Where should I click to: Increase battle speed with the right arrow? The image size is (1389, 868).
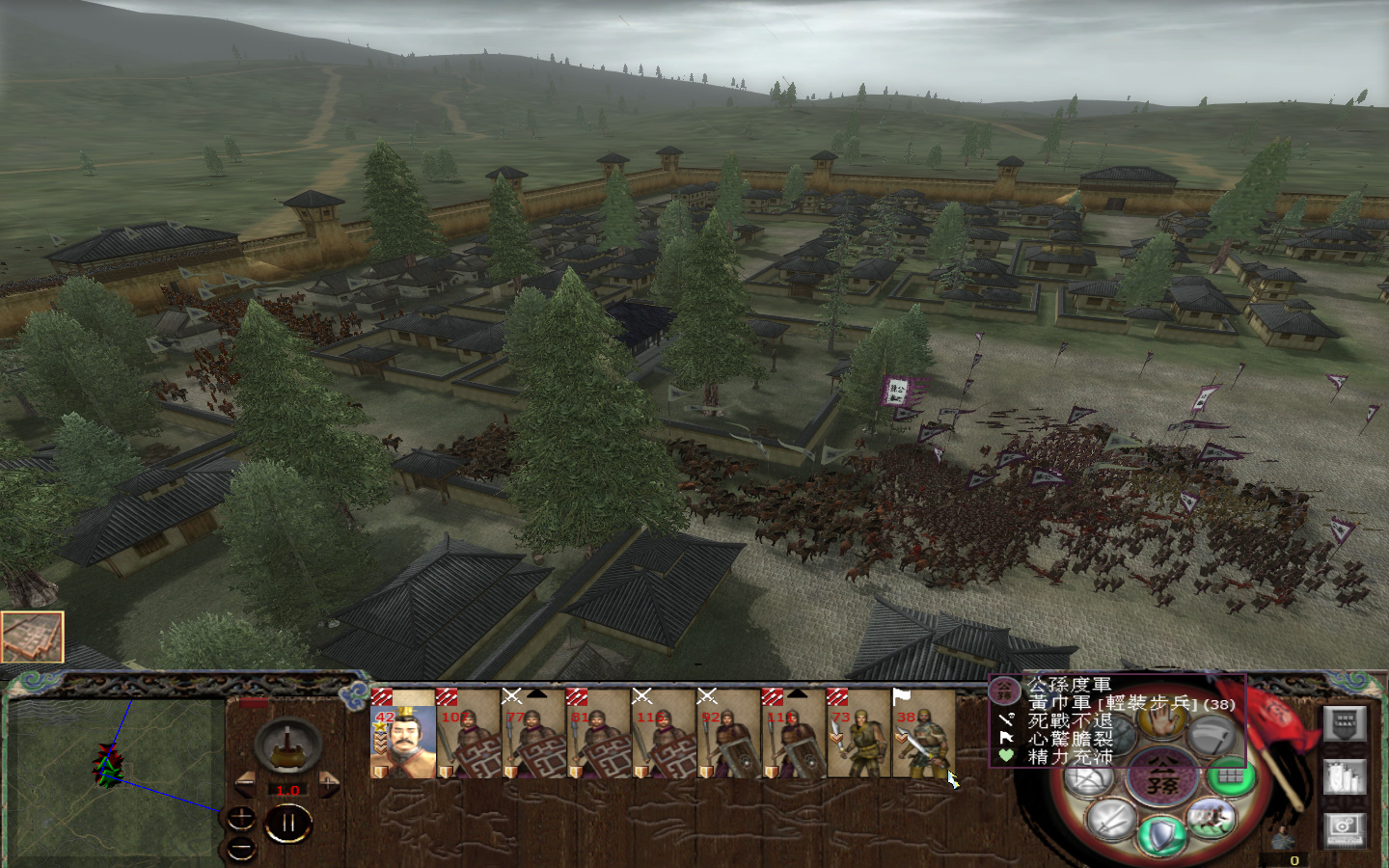pos(329,783)
